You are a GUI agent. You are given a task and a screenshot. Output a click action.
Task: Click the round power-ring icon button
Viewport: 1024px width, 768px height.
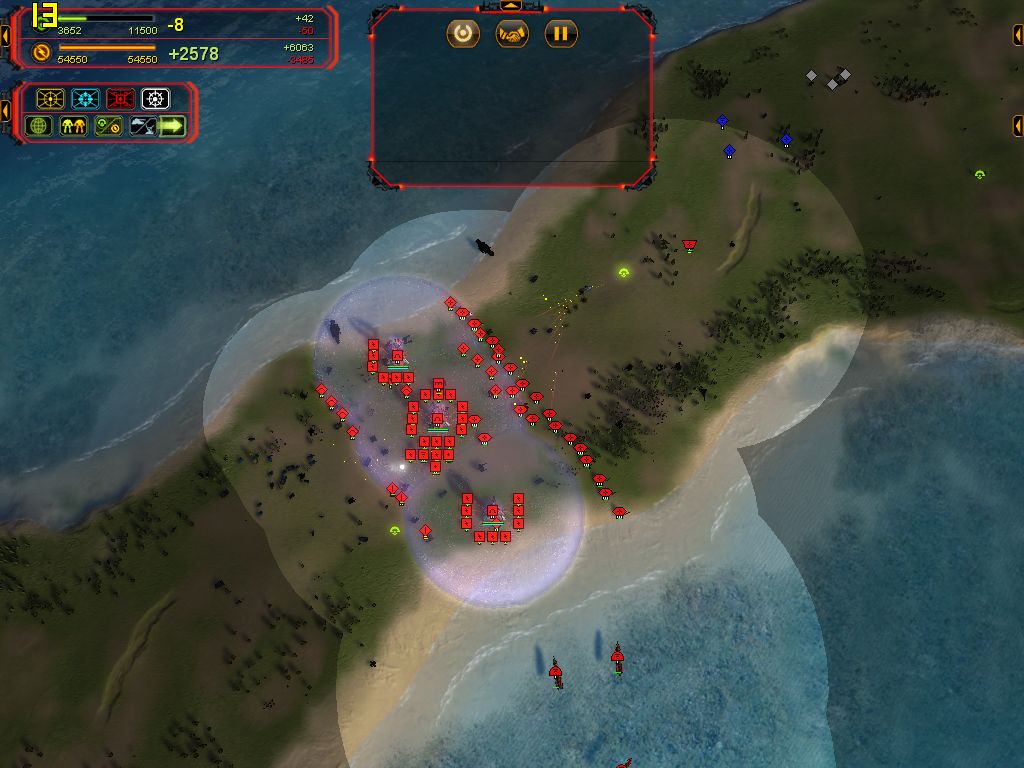pos(463,34)
